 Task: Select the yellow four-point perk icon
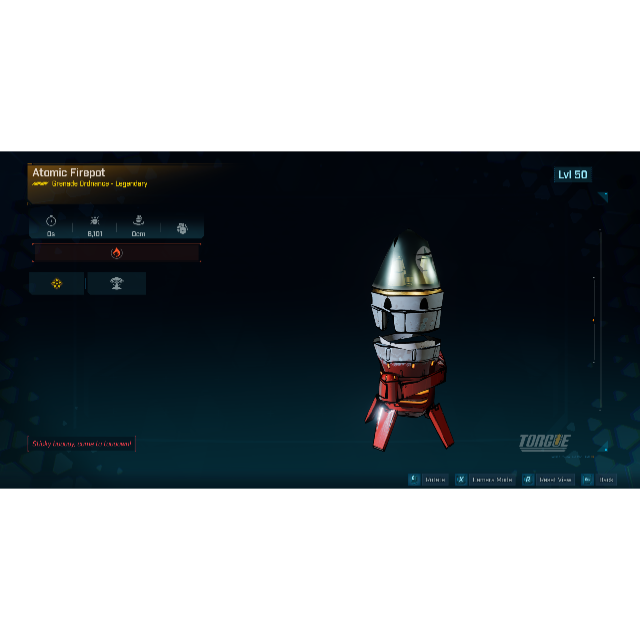[57, 284]
